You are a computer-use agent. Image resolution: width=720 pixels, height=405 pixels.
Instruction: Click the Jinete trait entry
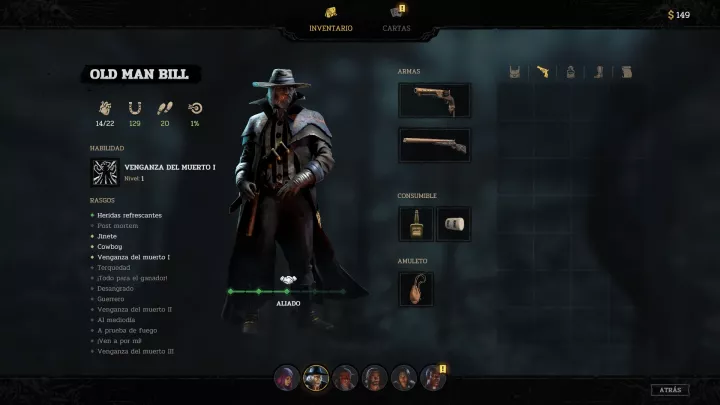107,236
